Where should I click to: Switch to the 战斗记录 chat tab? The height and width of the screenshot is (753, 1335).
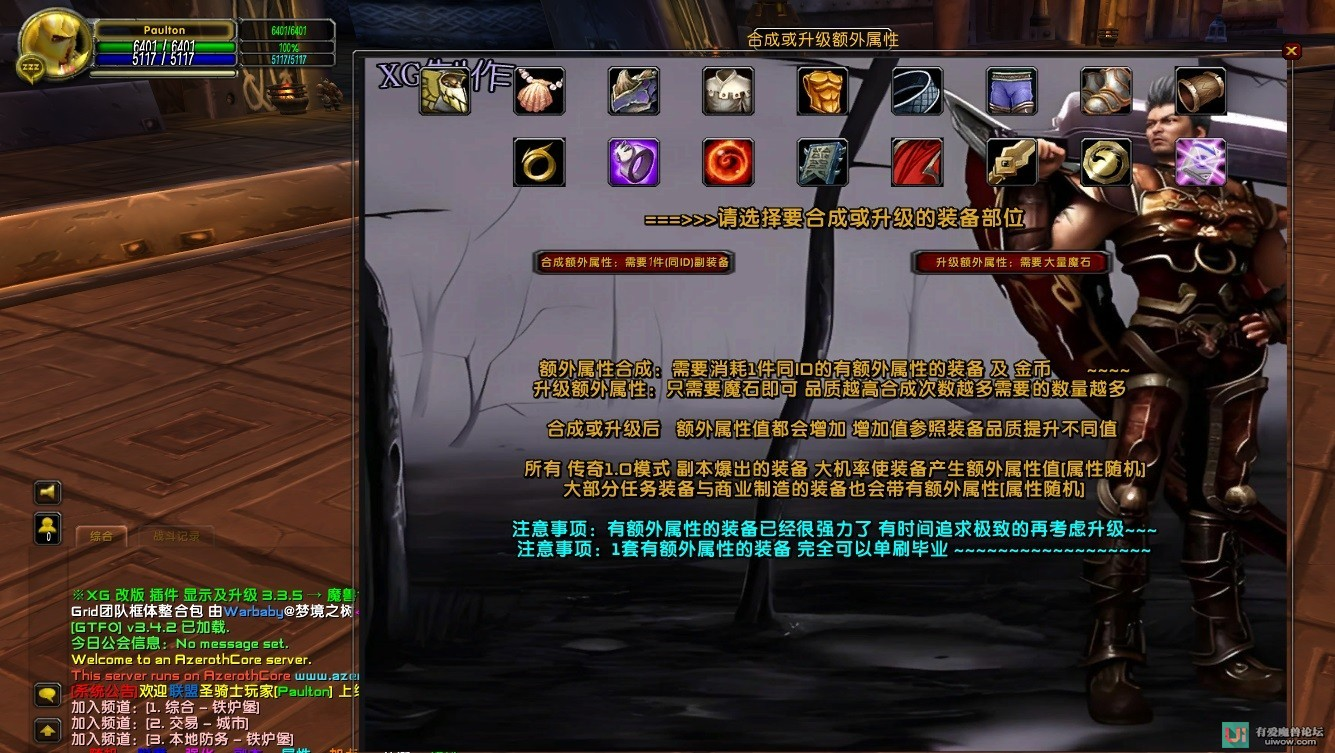[175, 536]
